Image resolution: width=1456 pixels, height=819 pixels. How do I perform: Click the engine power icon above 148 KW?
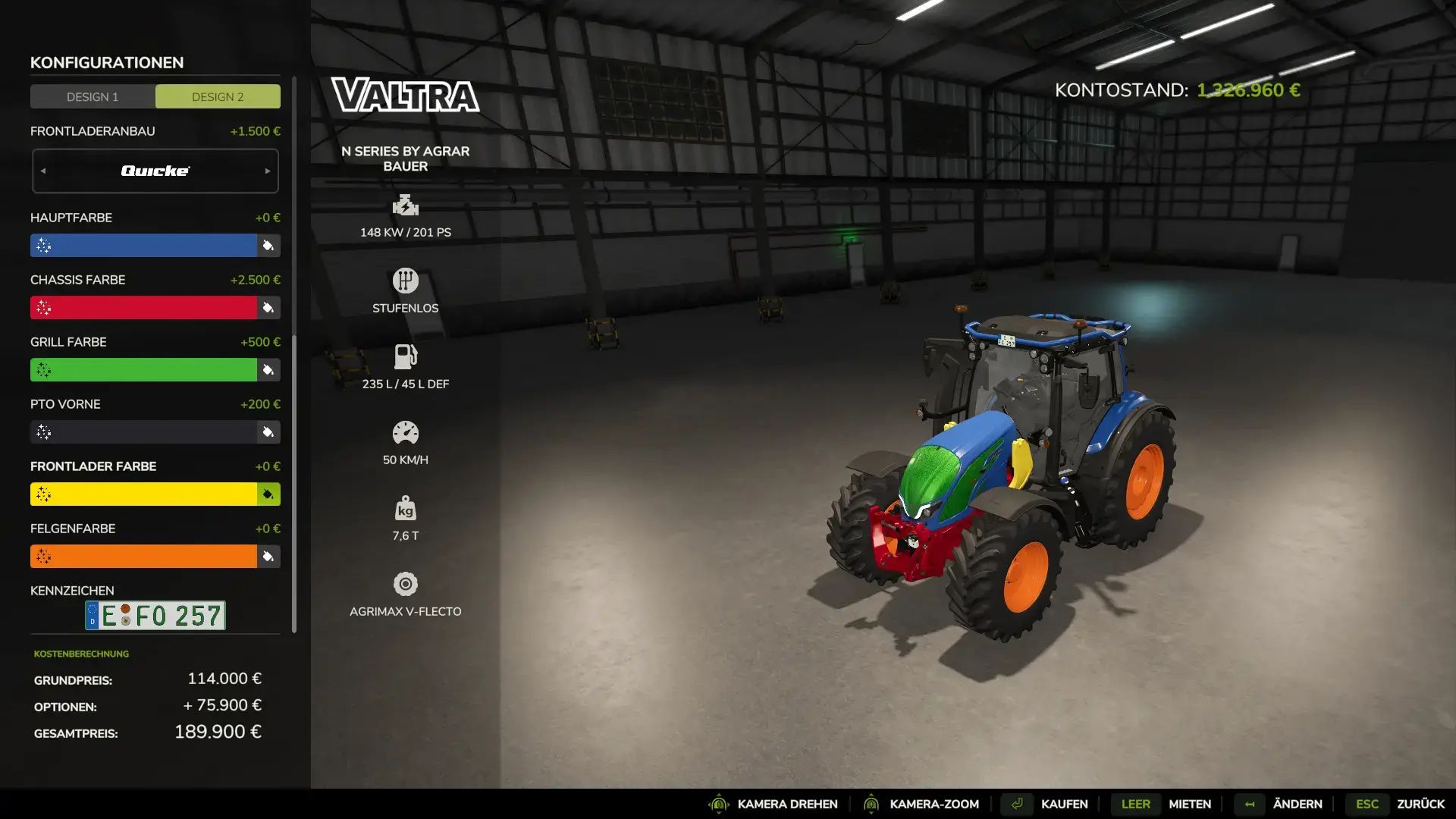click(407, 206)
